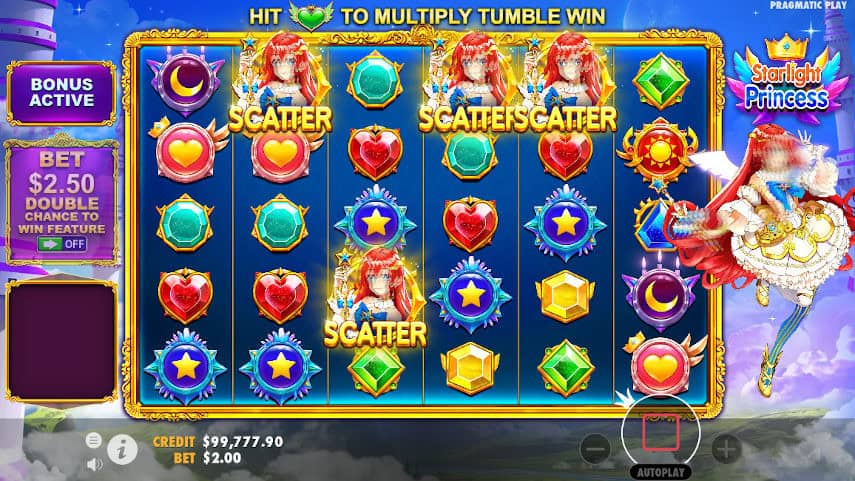Viewport: 855px width, 481px height.
Task: Click the Autoplay button
Action: (661, 471)
